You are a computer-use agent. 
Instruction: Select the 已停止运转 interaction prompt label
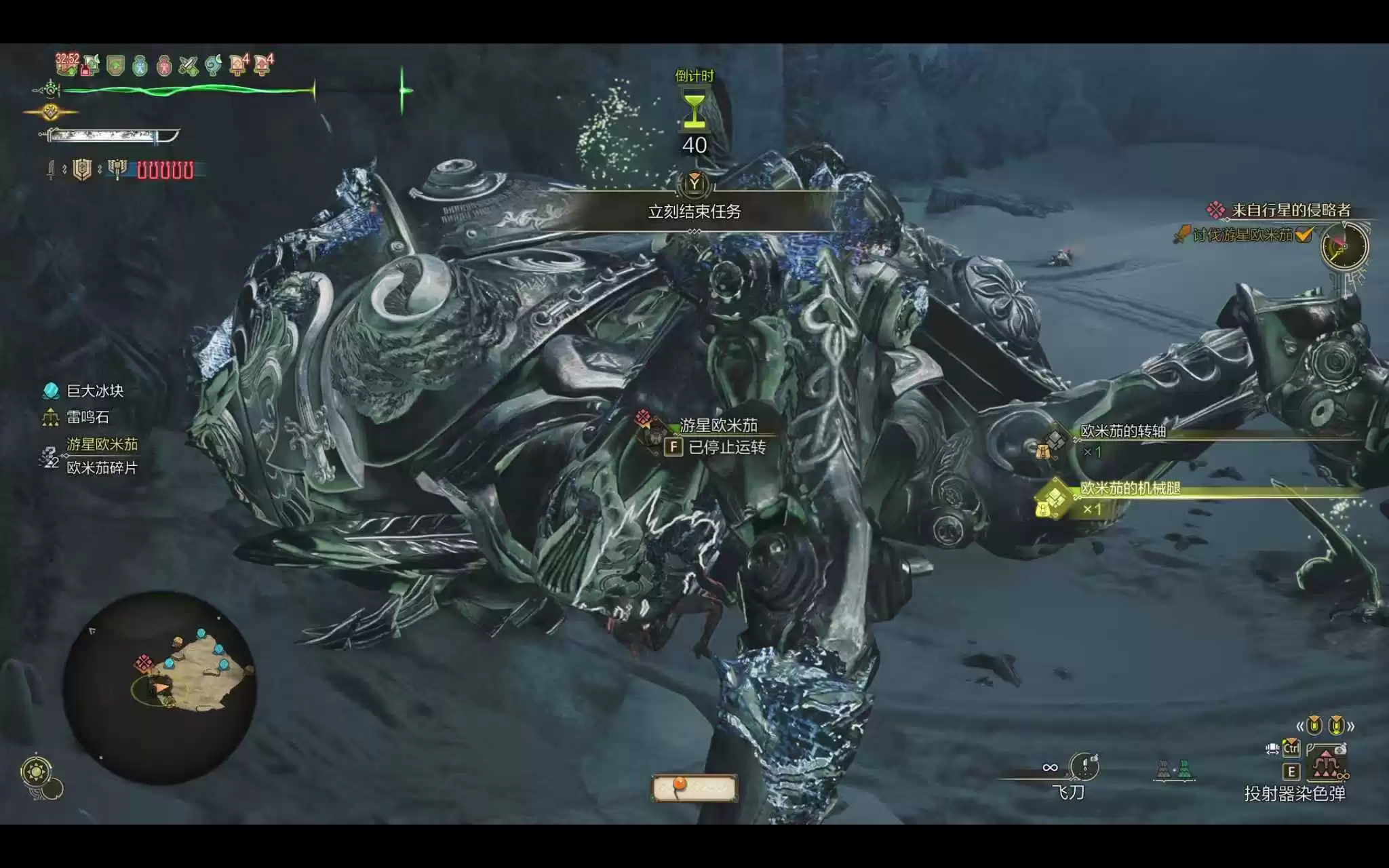pos(727,448)
